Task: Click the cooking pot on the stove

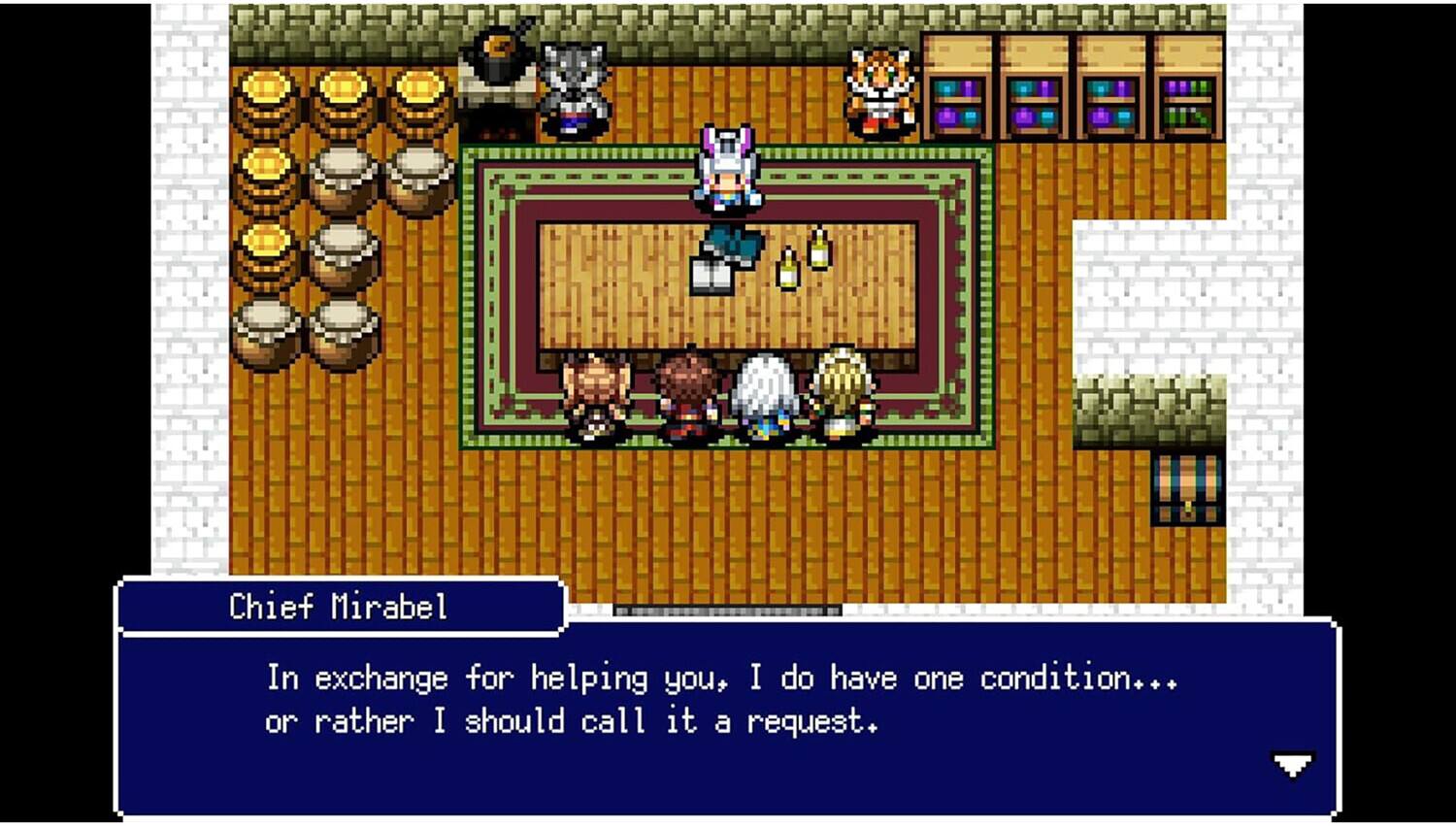Action: point(497,49)
